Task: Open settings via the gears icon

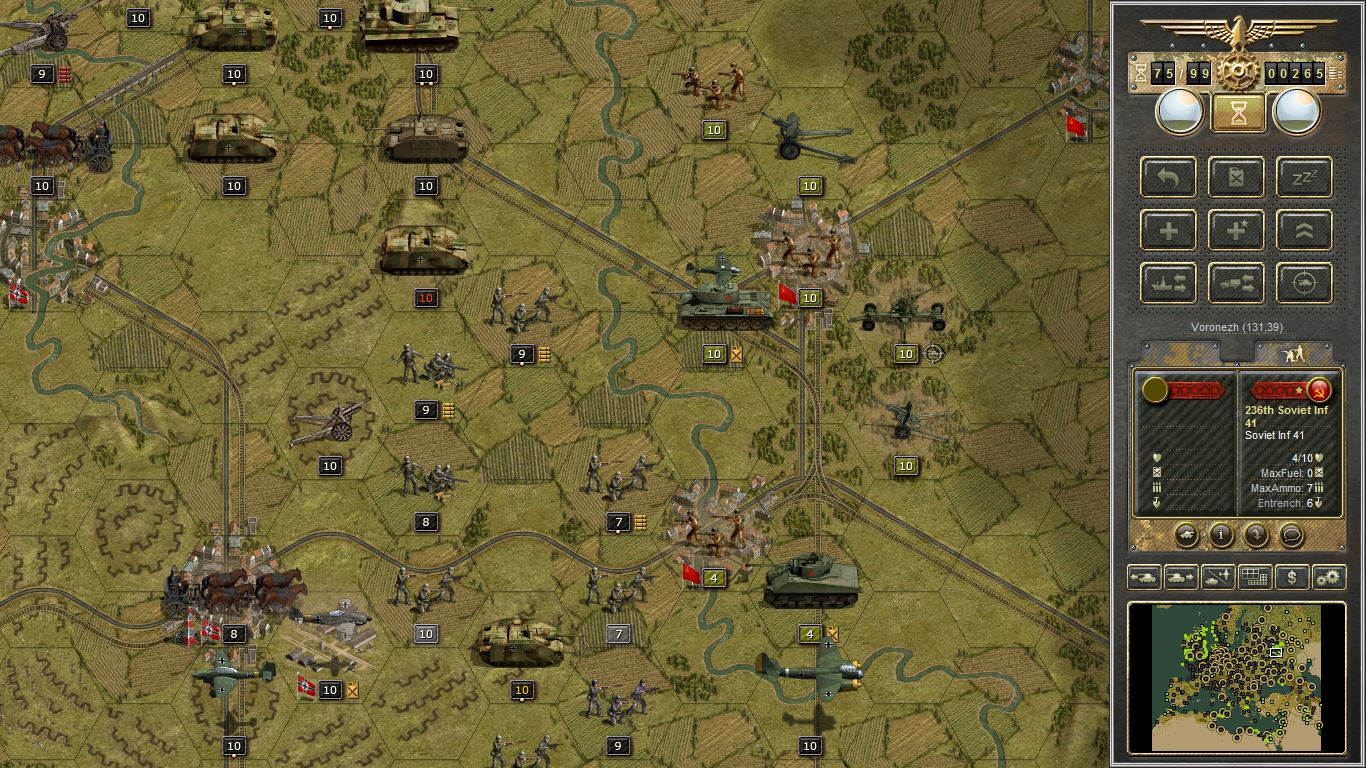Action: click(1329, 577)
